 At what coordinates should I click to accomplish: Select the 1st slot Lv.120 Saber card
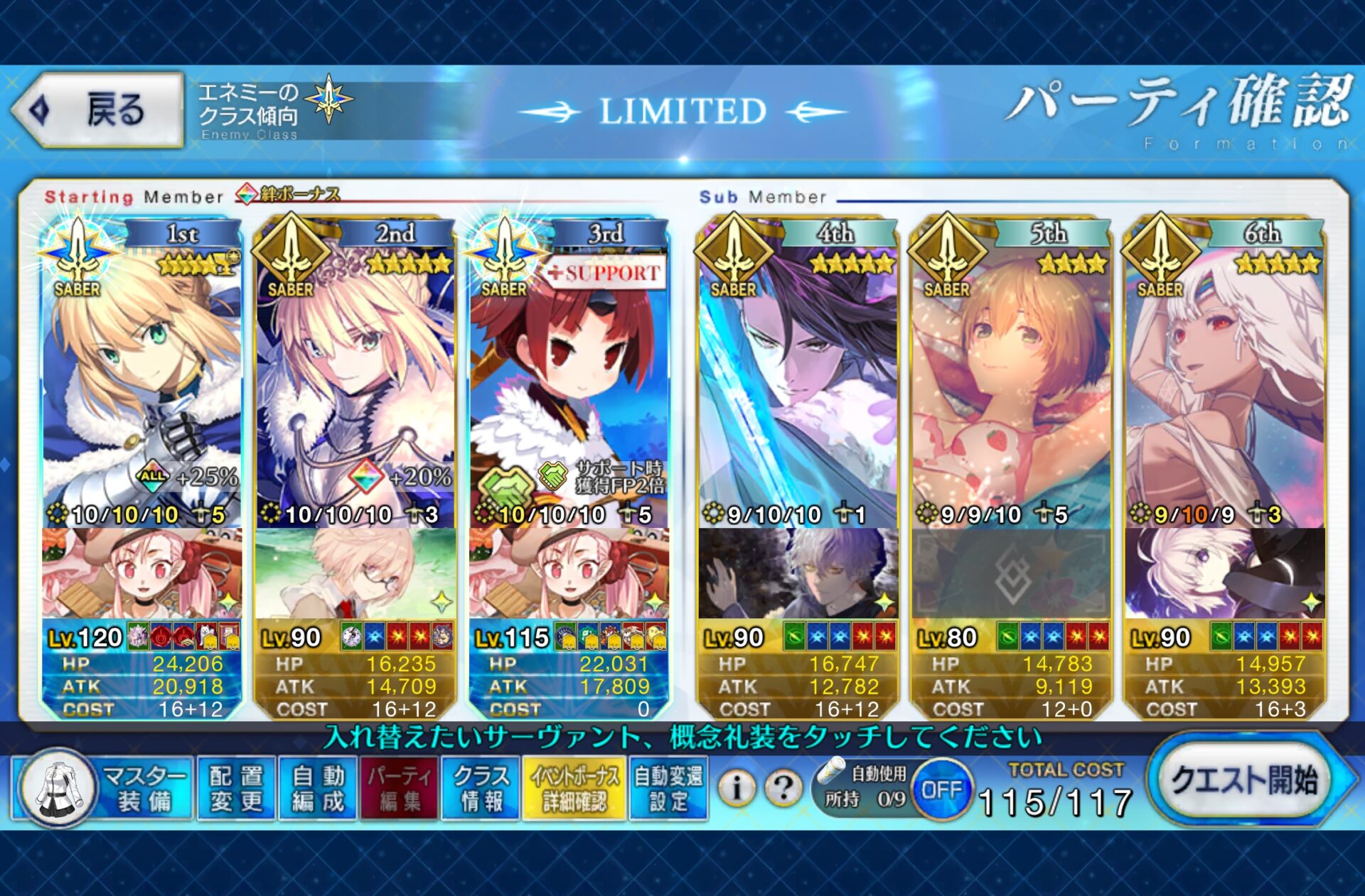[x=141, y=384]
